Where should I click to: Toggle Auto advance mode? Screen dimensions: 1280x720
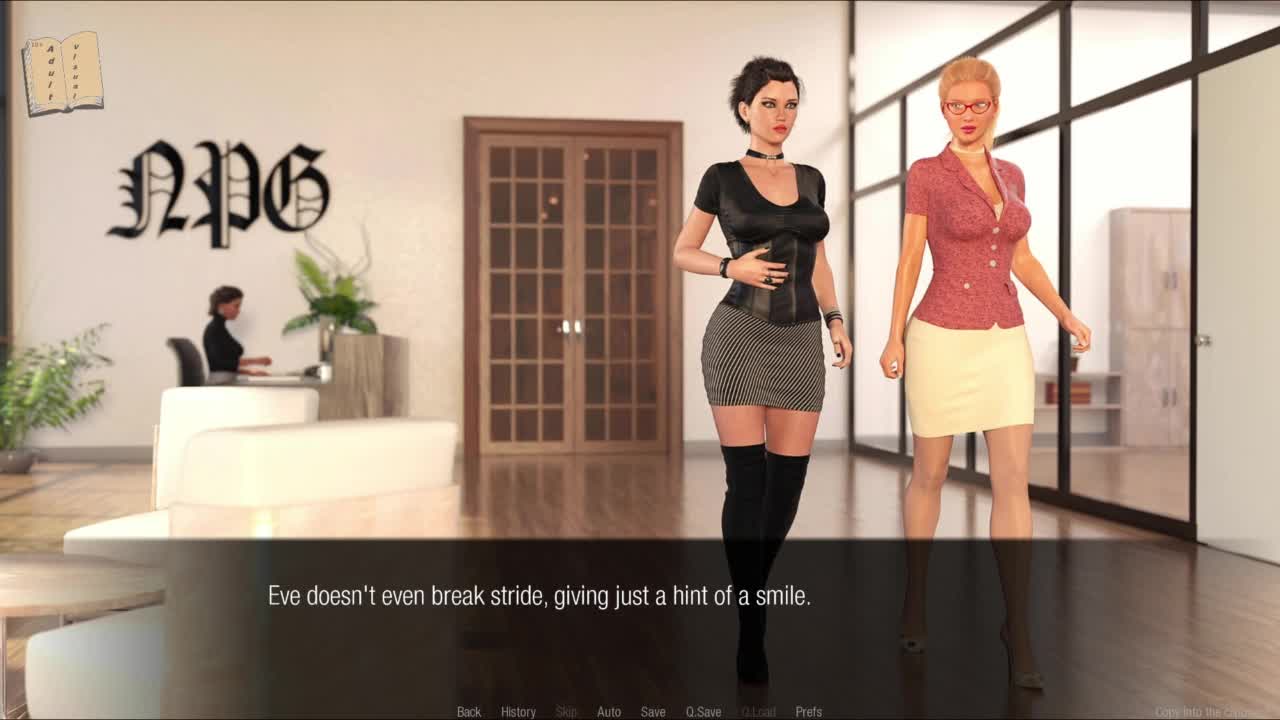tap(609, 711)
